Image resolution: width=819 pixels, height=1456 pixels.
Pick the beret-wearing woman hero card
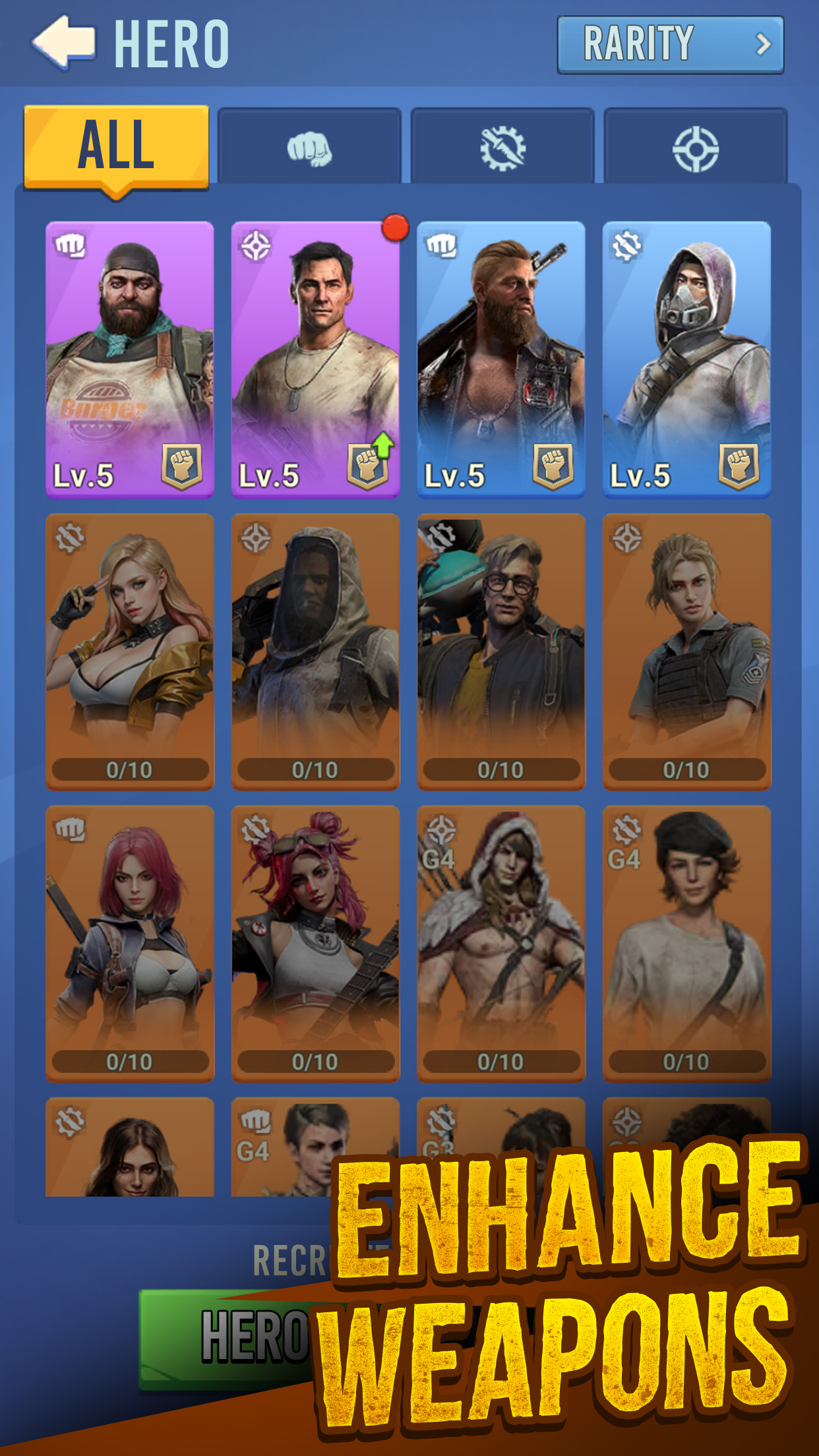686,943
